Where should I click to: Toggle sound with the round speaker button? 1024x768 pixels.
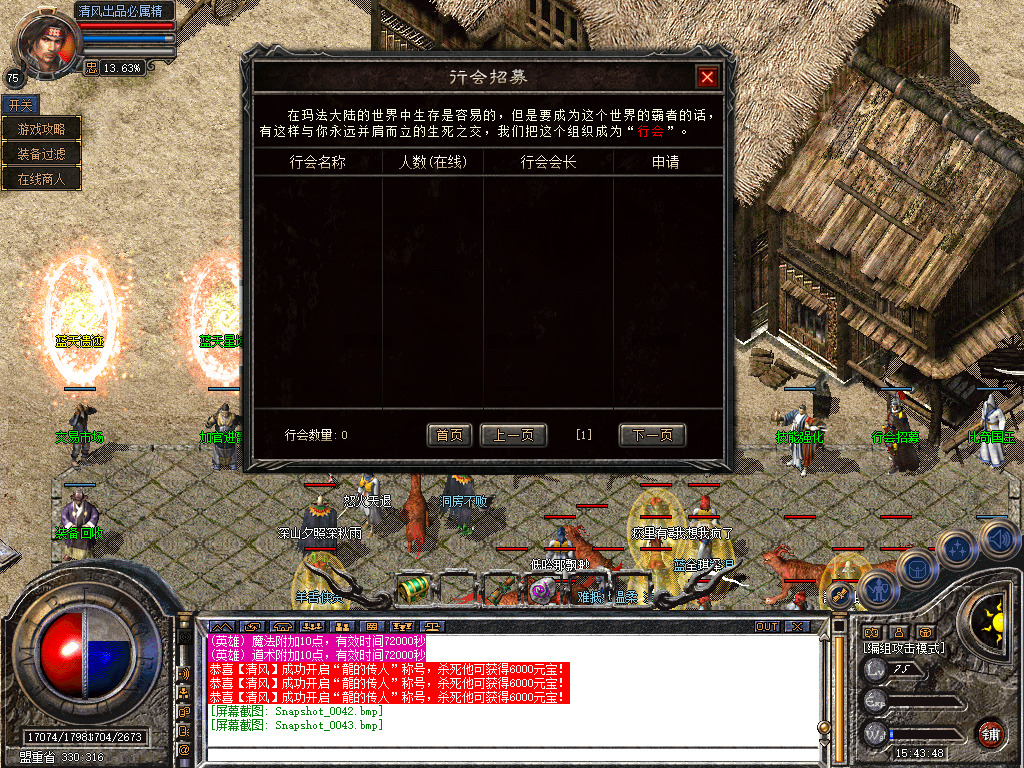tap(999, 539)
